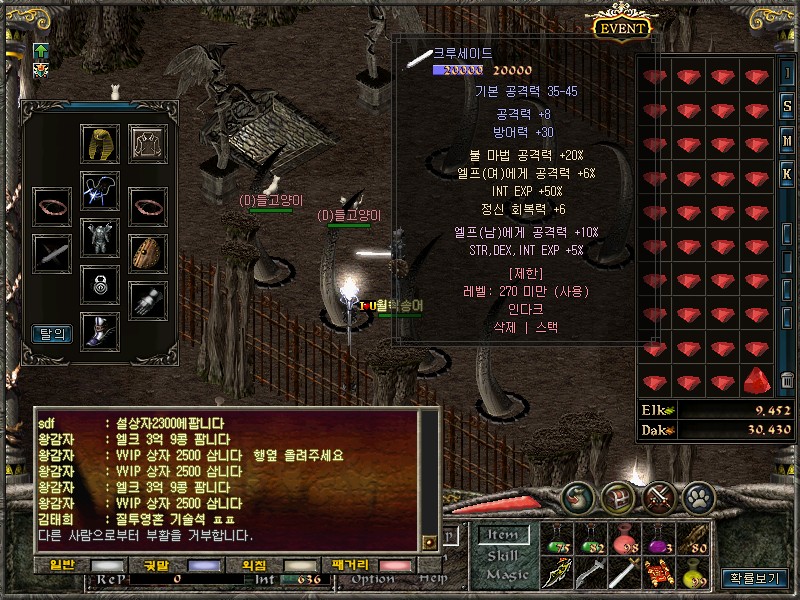The height and width of the screenshot is (600, 800).
Task: Open the treasure chest round button
Action: point(619,497)
